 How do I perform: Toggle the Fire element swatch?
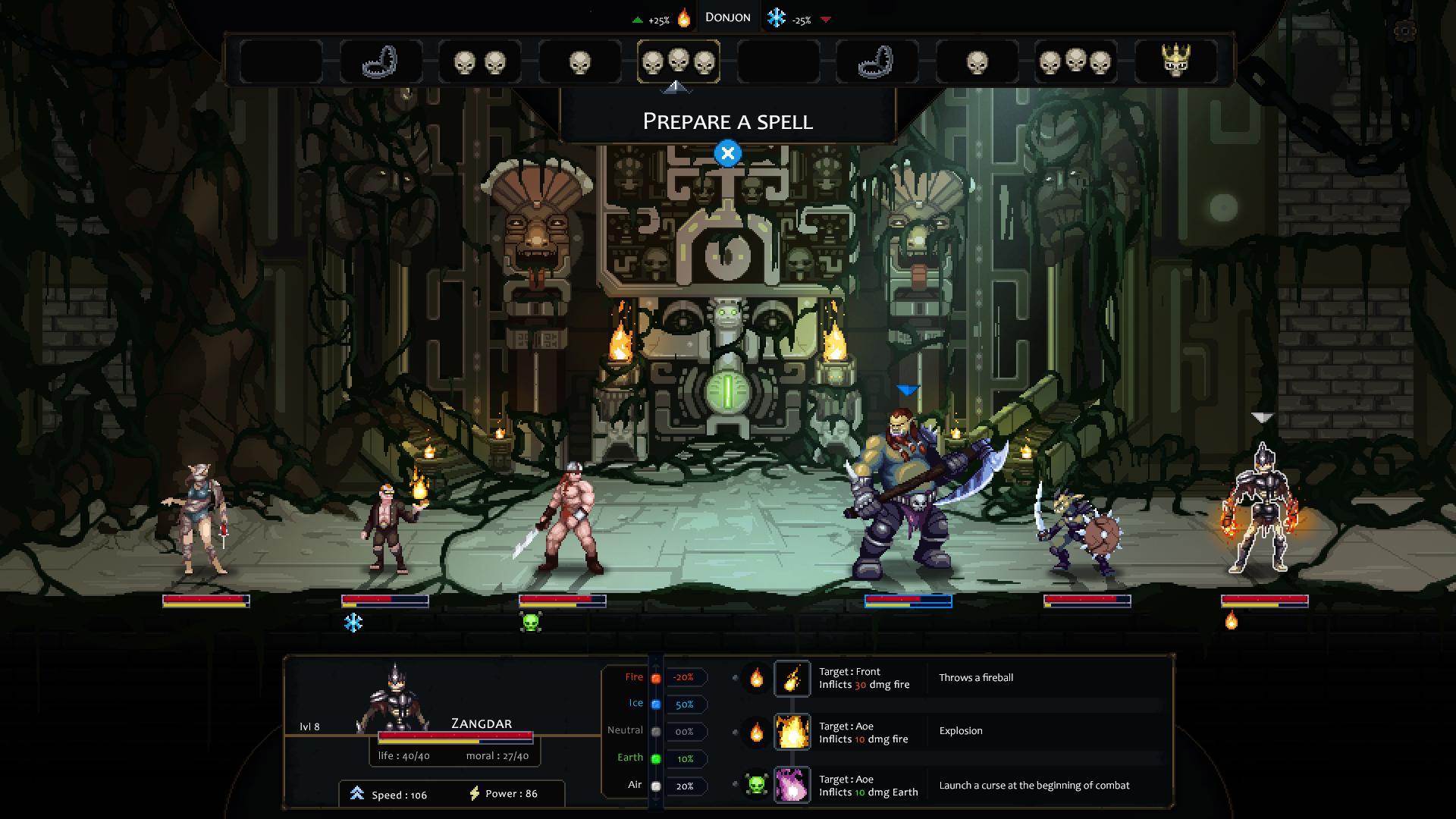coord(655,678)
